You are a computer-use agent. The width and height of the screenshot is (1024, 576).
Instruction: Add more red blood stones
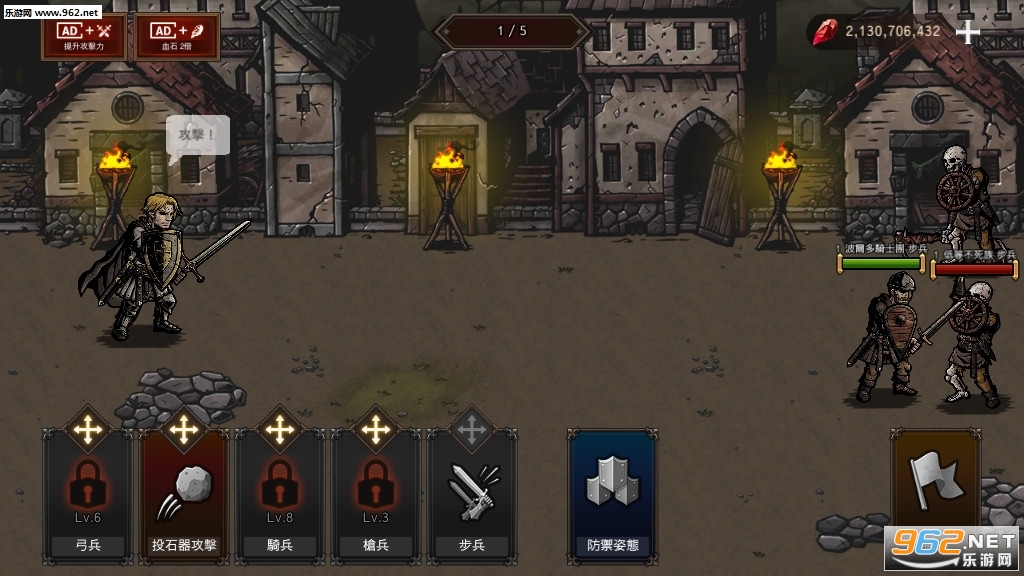968,32
